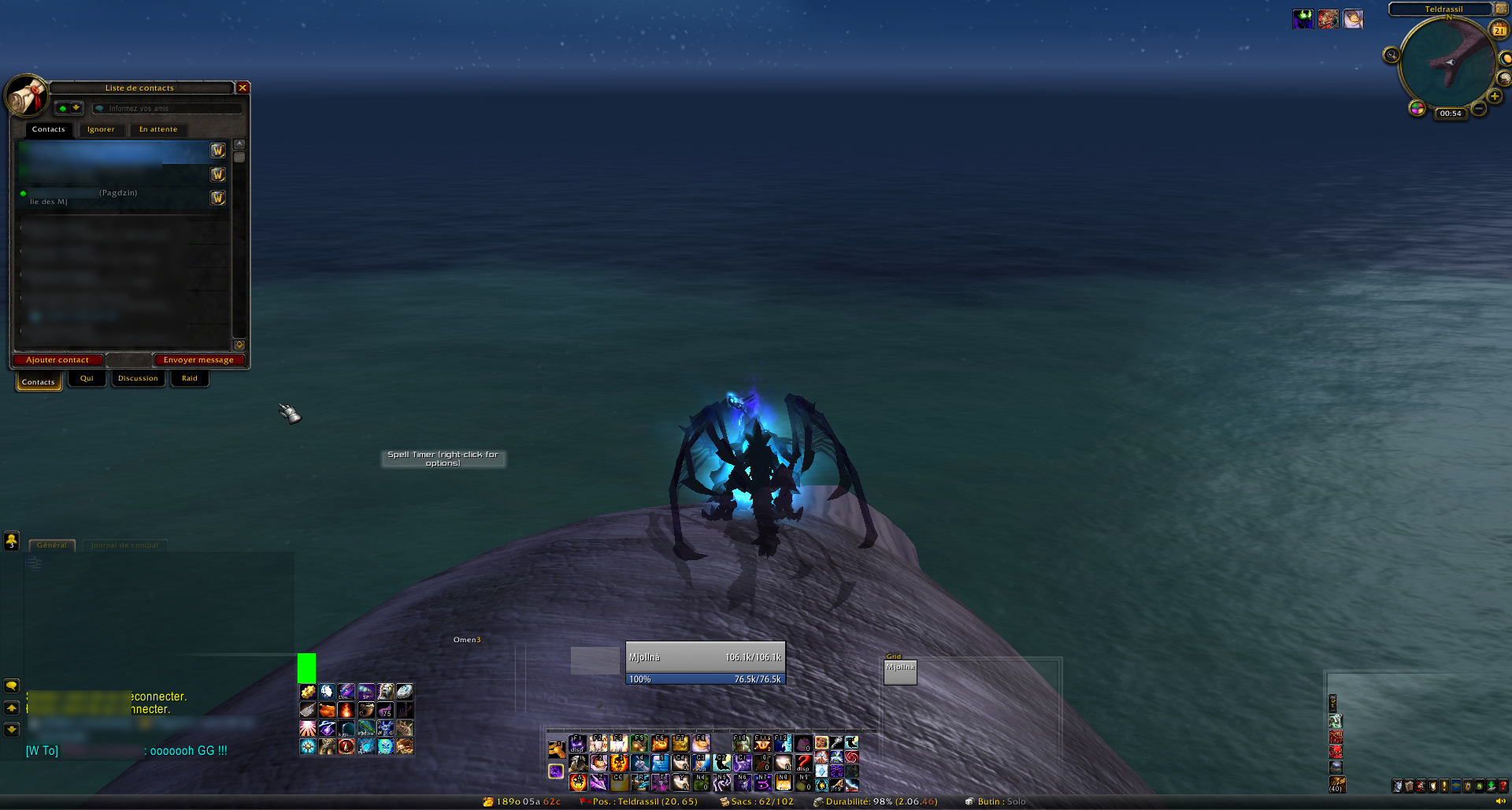Select the Pagdzin contact row
The height and width of the screenshot is (810, 1512).
[x=118, y=197]
